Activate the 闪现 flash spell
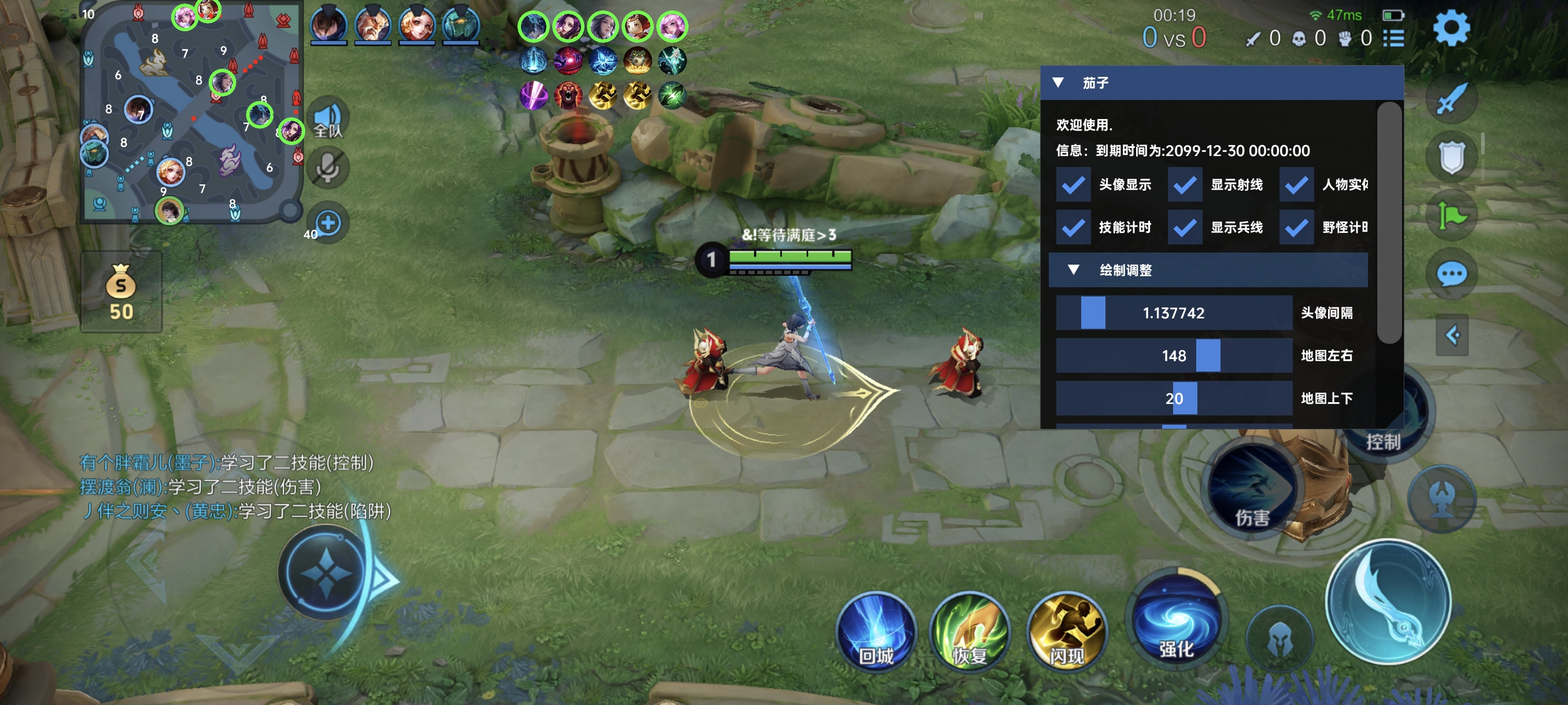 [x=1066, y=632]
